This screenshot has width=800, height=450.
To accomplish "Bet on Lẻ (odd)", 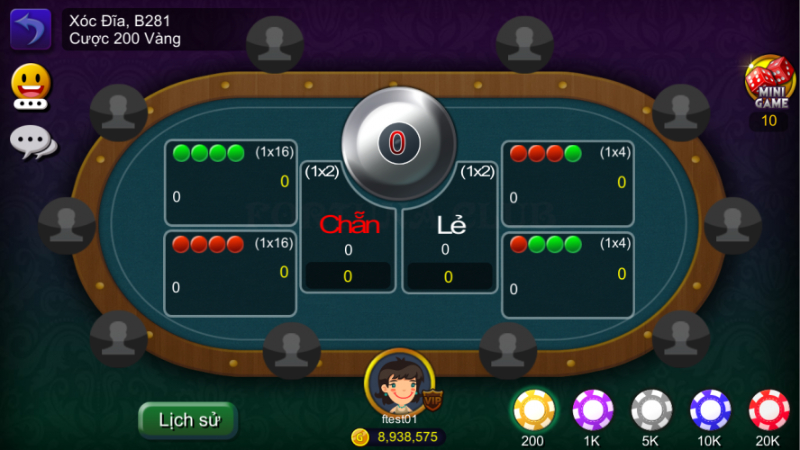I will point(450,240).
